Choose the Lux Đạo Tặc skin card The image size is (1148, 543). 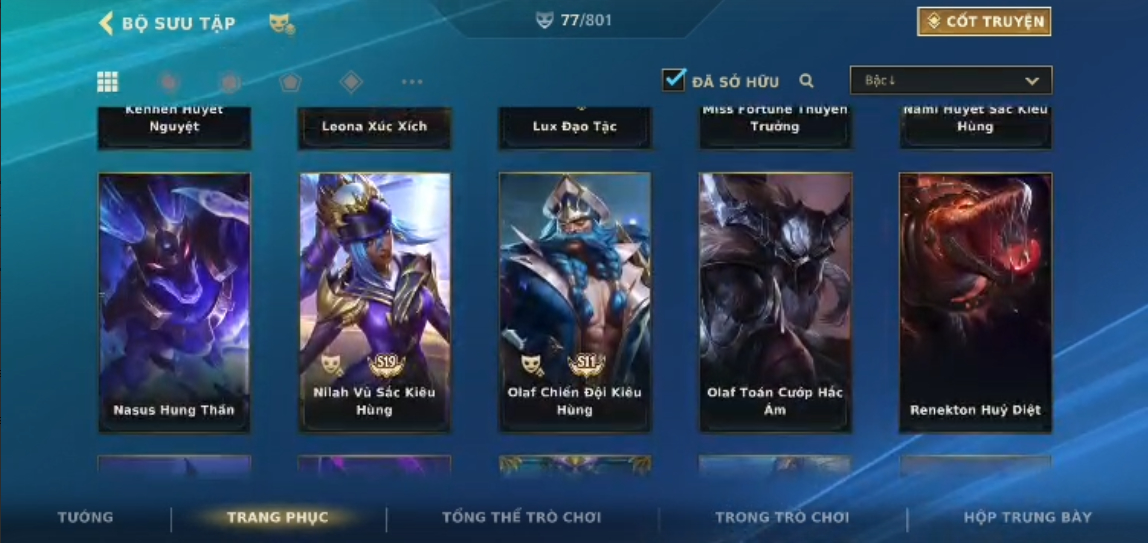point(575,127)
